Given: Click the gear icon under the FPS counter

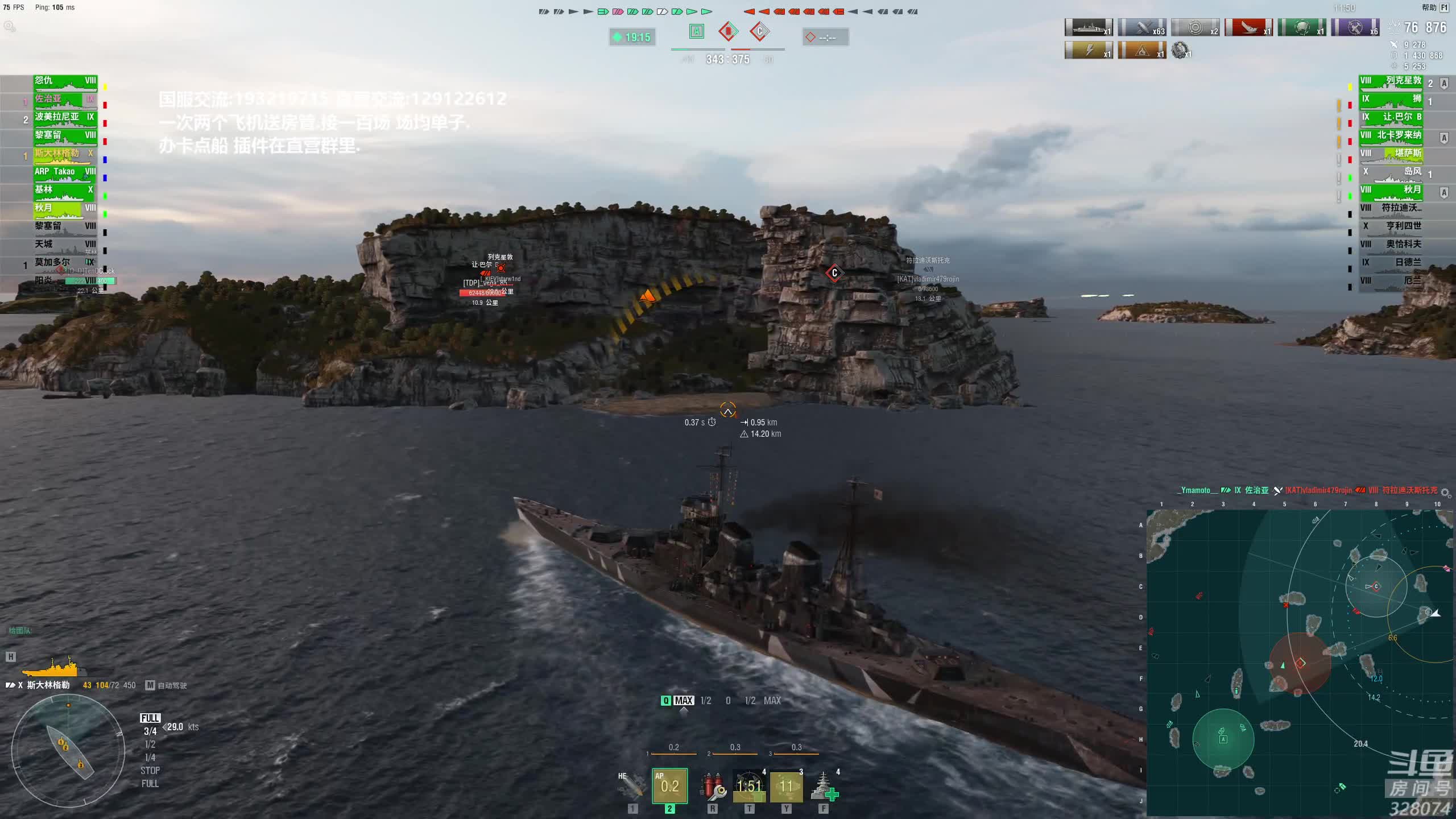Looking at the screenshot, I should click(x=10, y=26).
